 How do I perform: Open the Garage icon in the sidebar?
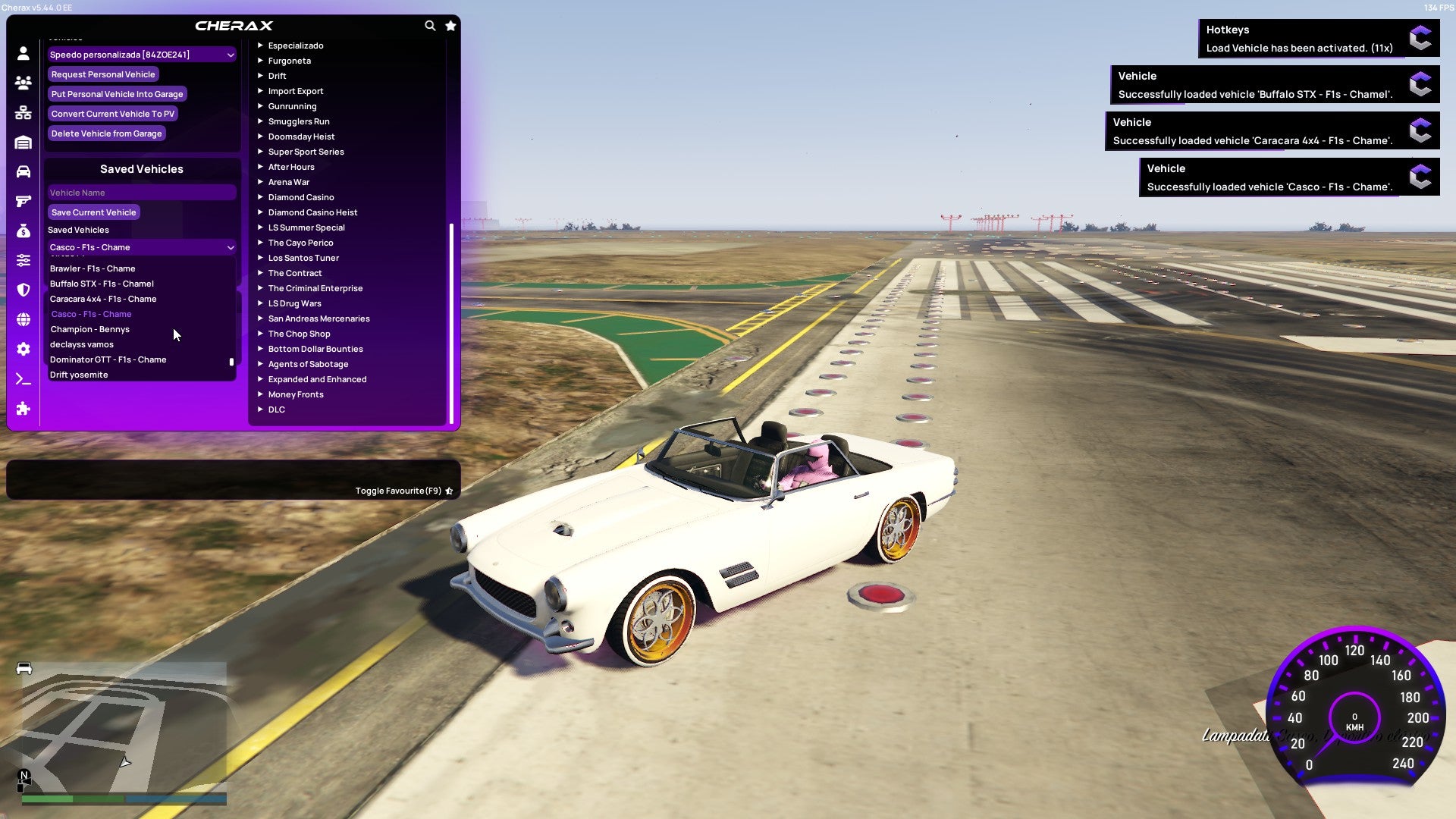[x=23, y=143]
